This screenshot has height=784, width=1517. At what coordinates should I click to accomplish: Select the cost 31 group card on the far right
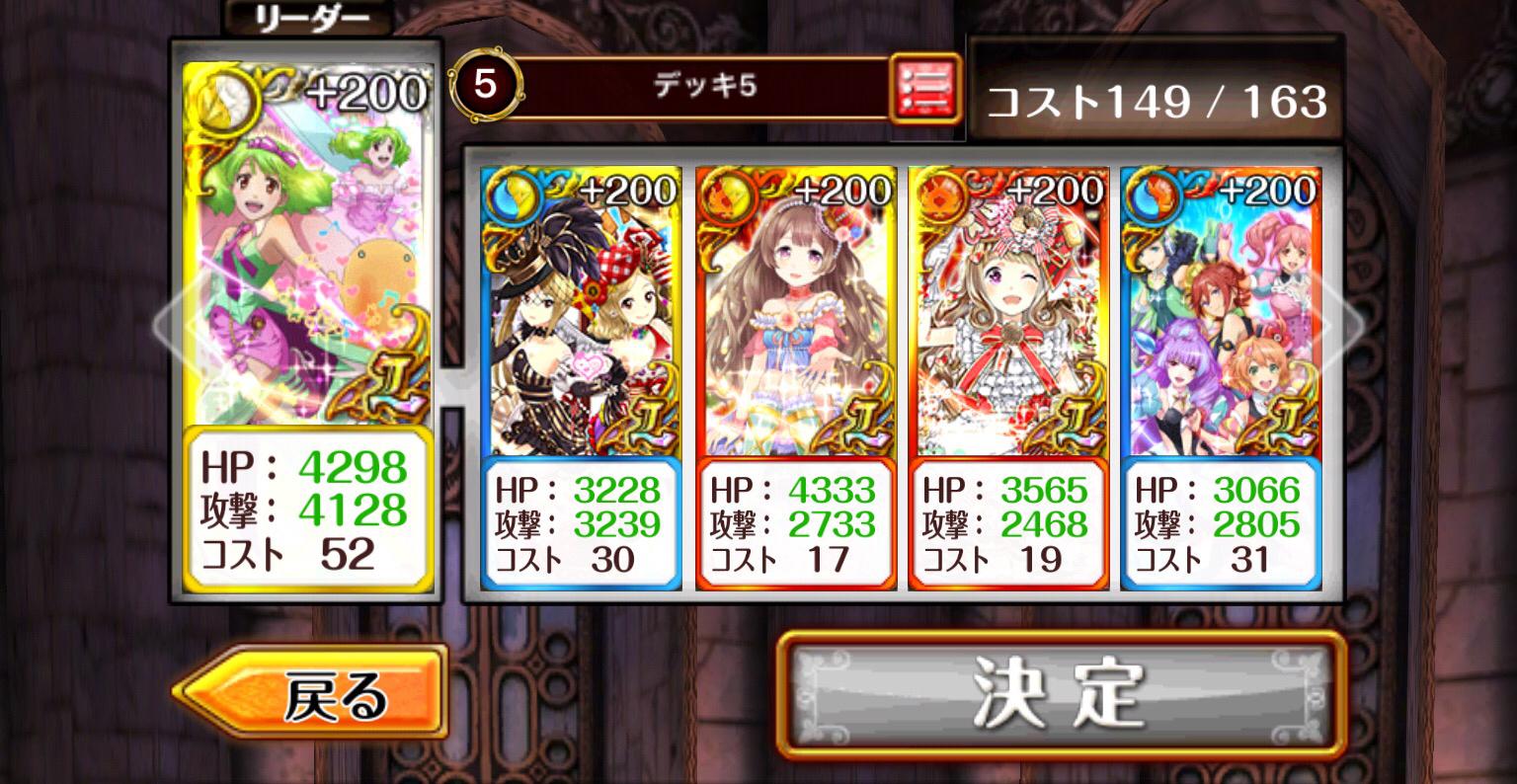point(1221,316)
